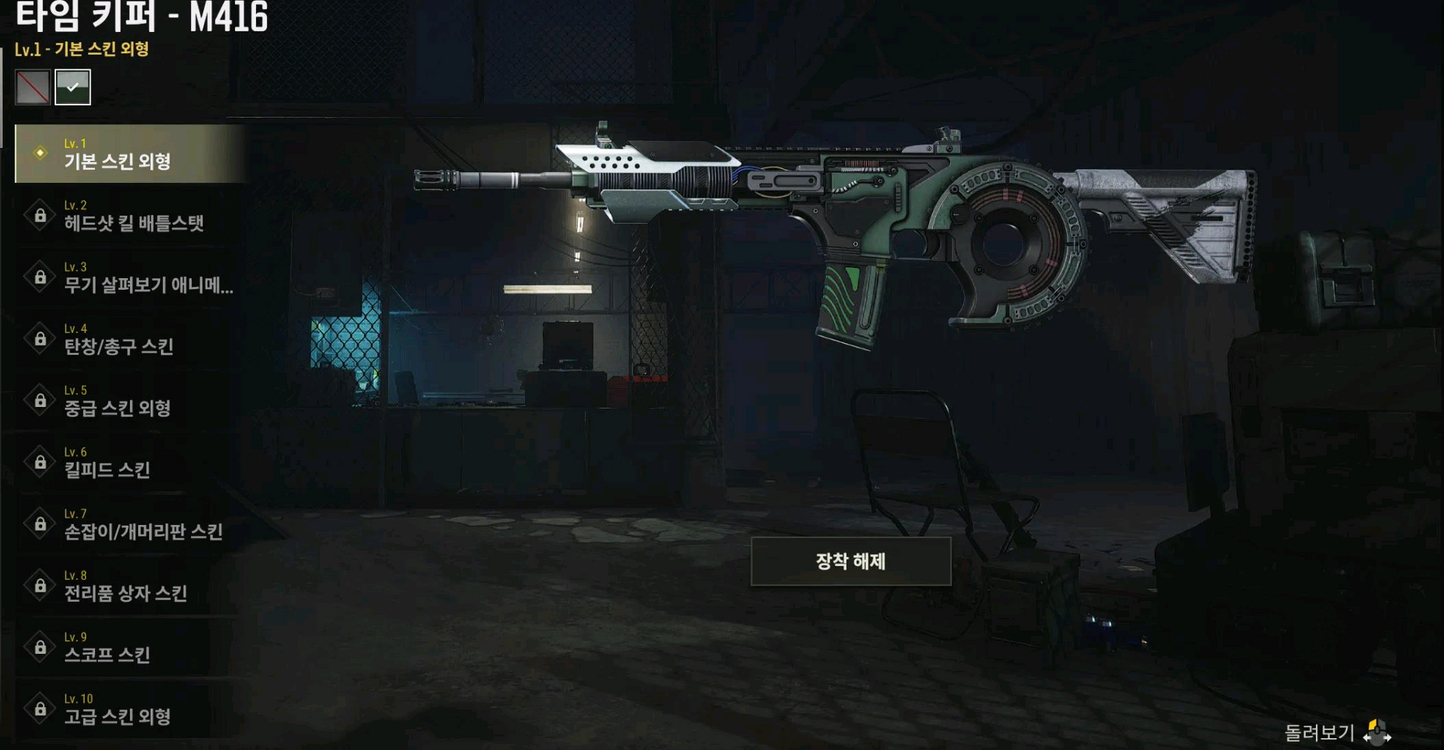Choose Lv.2 헤드샷 킬 배틀스탯
The image size is (1444, 750).
pos(130,216)
